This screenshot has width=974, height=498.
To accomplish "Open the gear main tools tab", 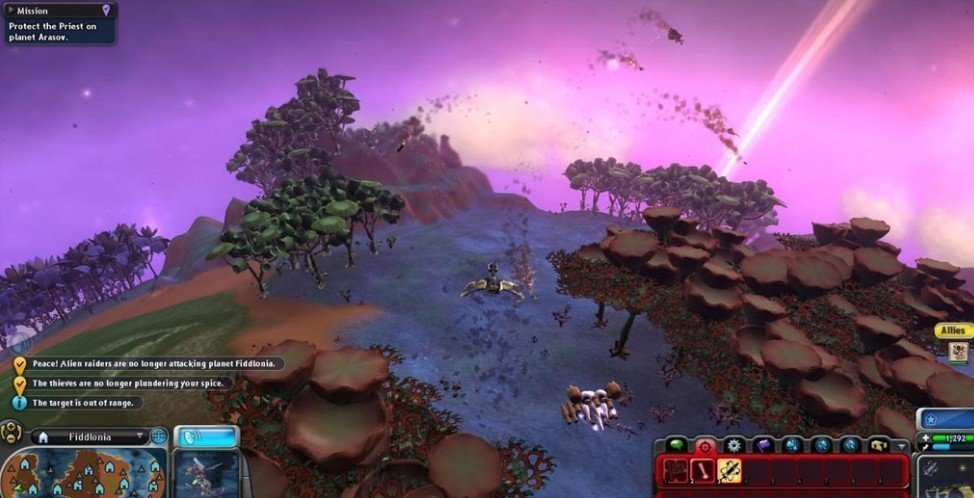I will tap(735, 446).
